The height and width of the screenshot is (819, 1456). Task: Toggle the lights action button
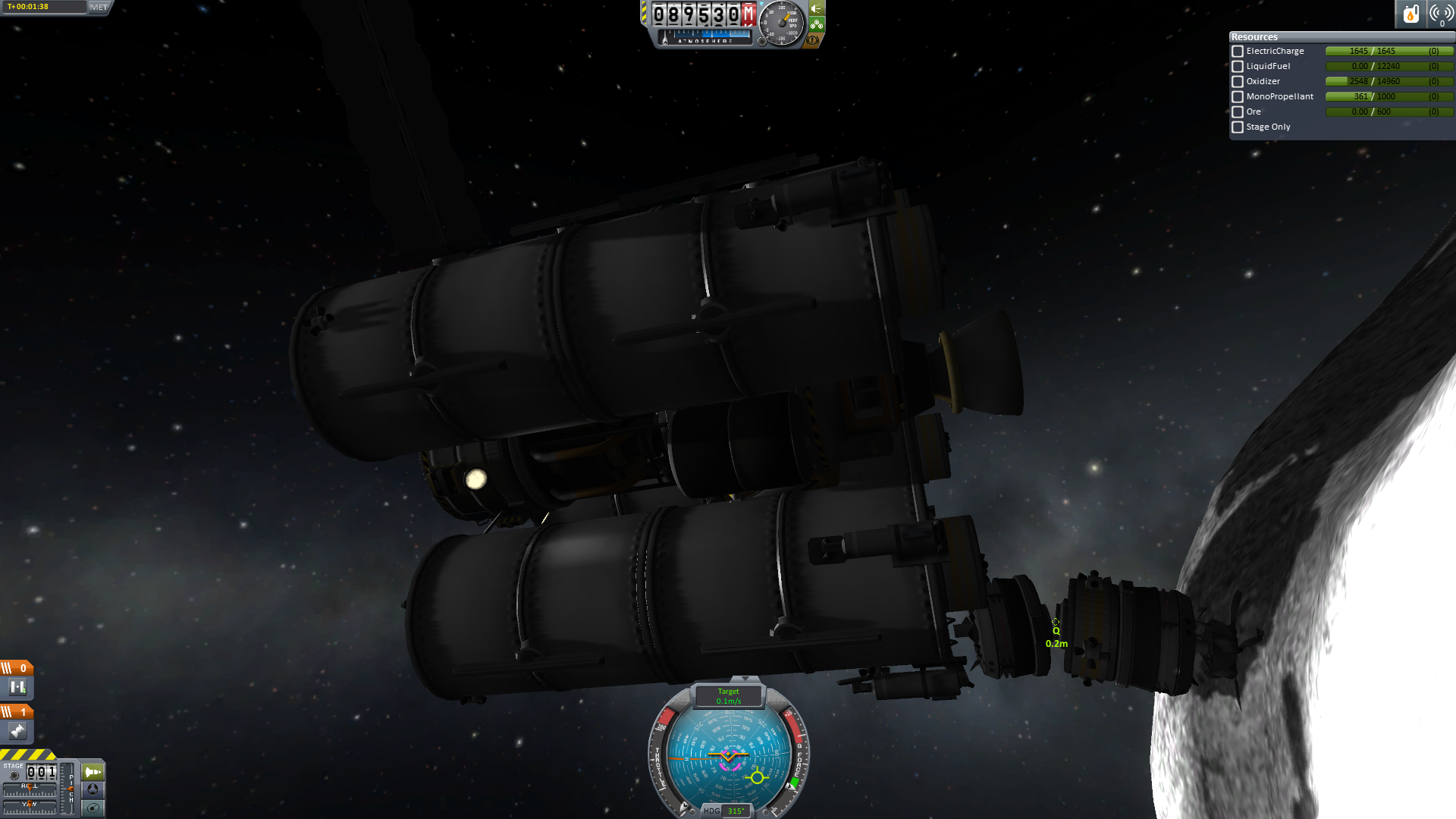817,9
